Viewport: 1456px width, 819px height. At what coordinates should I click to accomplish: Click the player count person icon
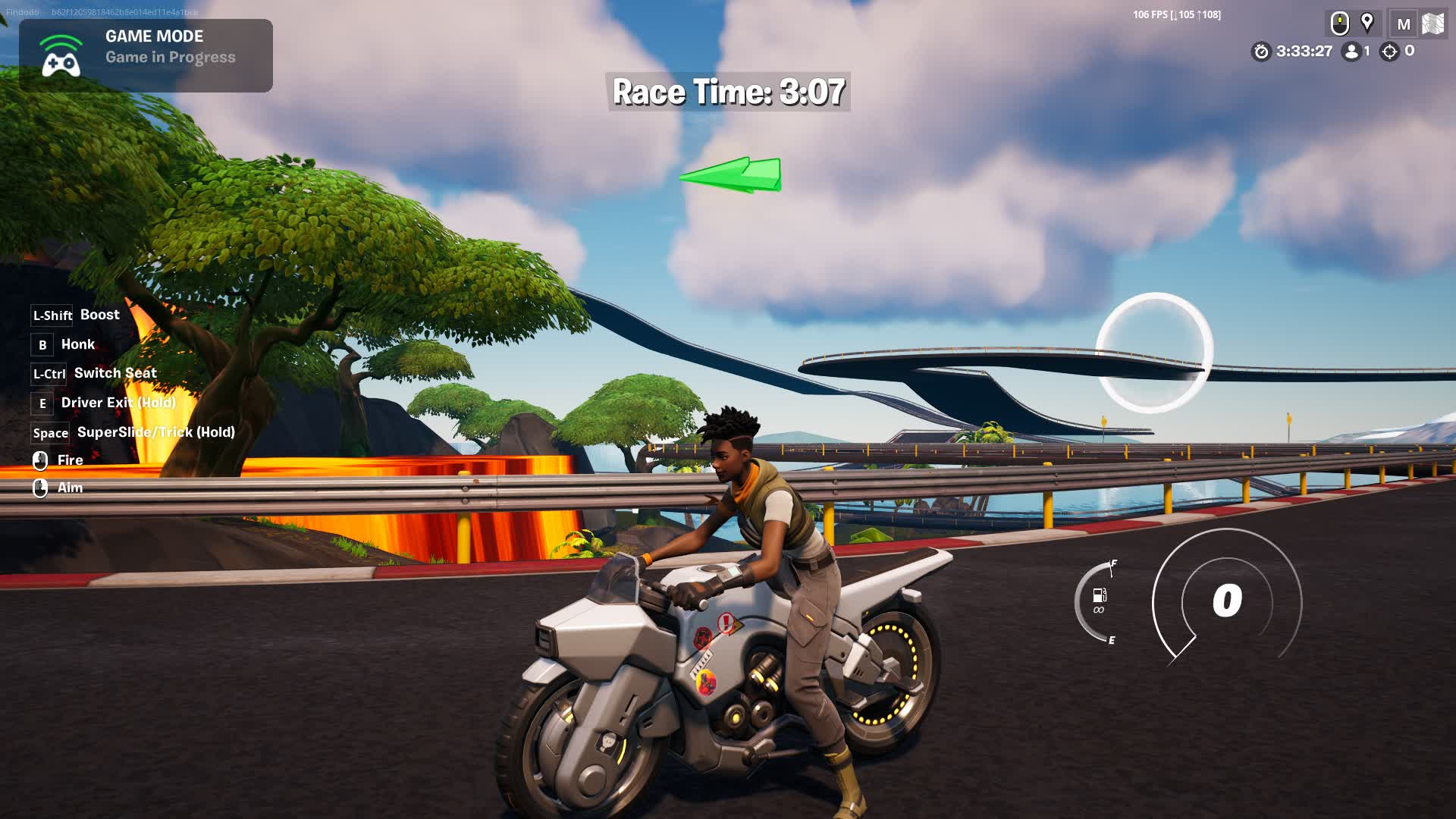pos(1350,53)
